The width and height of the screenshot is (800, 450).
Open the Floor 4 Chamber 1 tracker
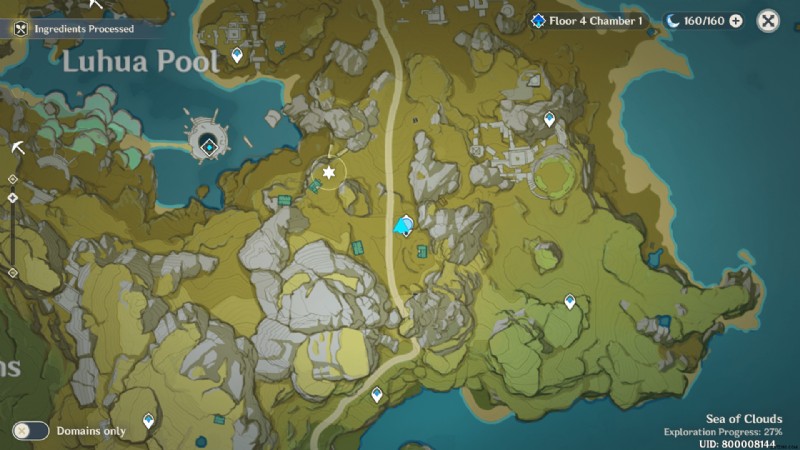tap(587, 20)
